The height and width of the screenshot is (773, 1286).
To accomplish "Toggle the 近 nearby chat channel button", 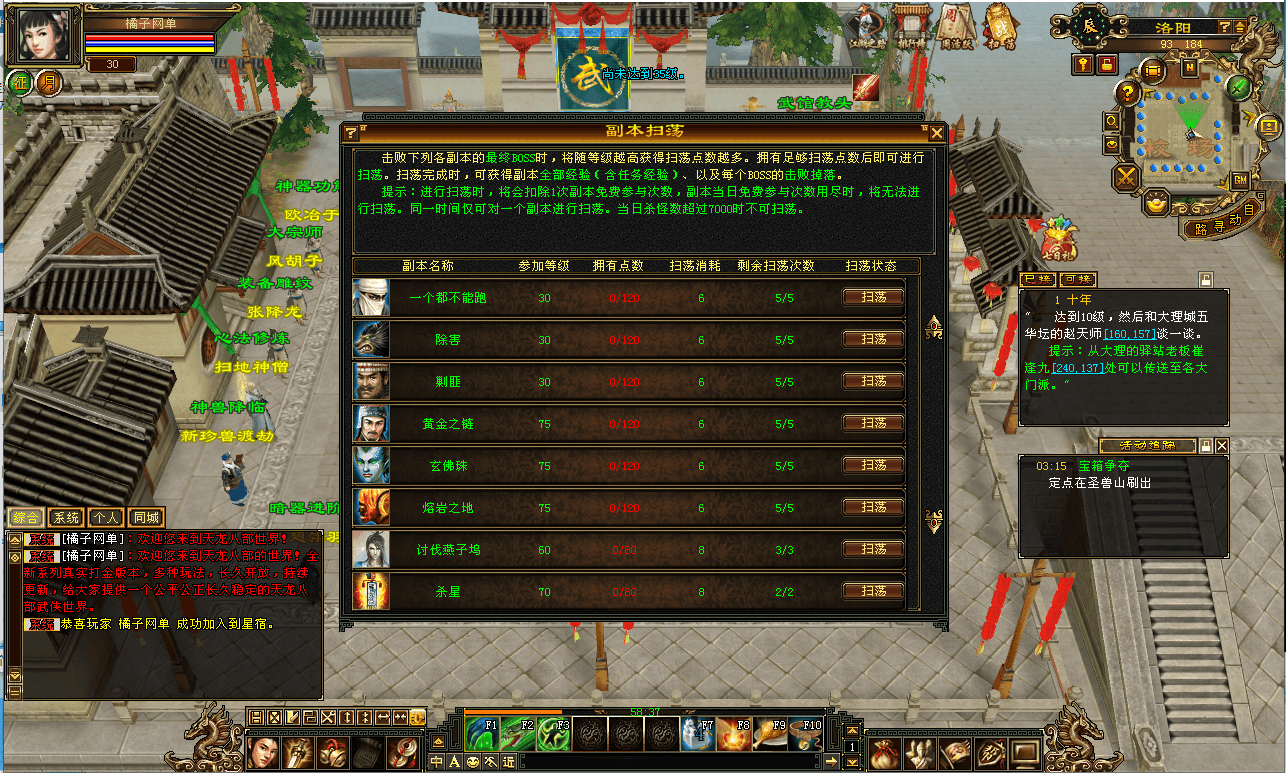I will (507, 762).
